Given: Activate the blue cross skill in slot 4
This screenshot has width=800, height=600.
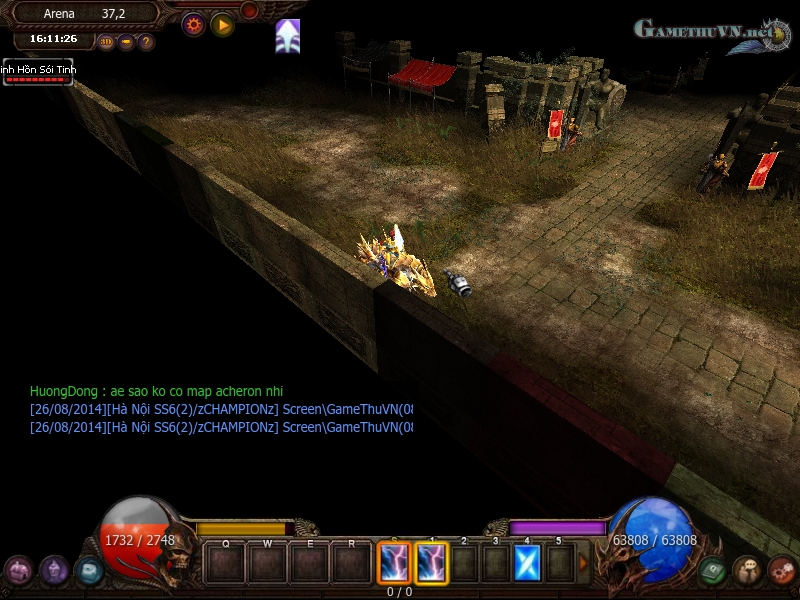Looking at the screenshot, I should (527, 563).
